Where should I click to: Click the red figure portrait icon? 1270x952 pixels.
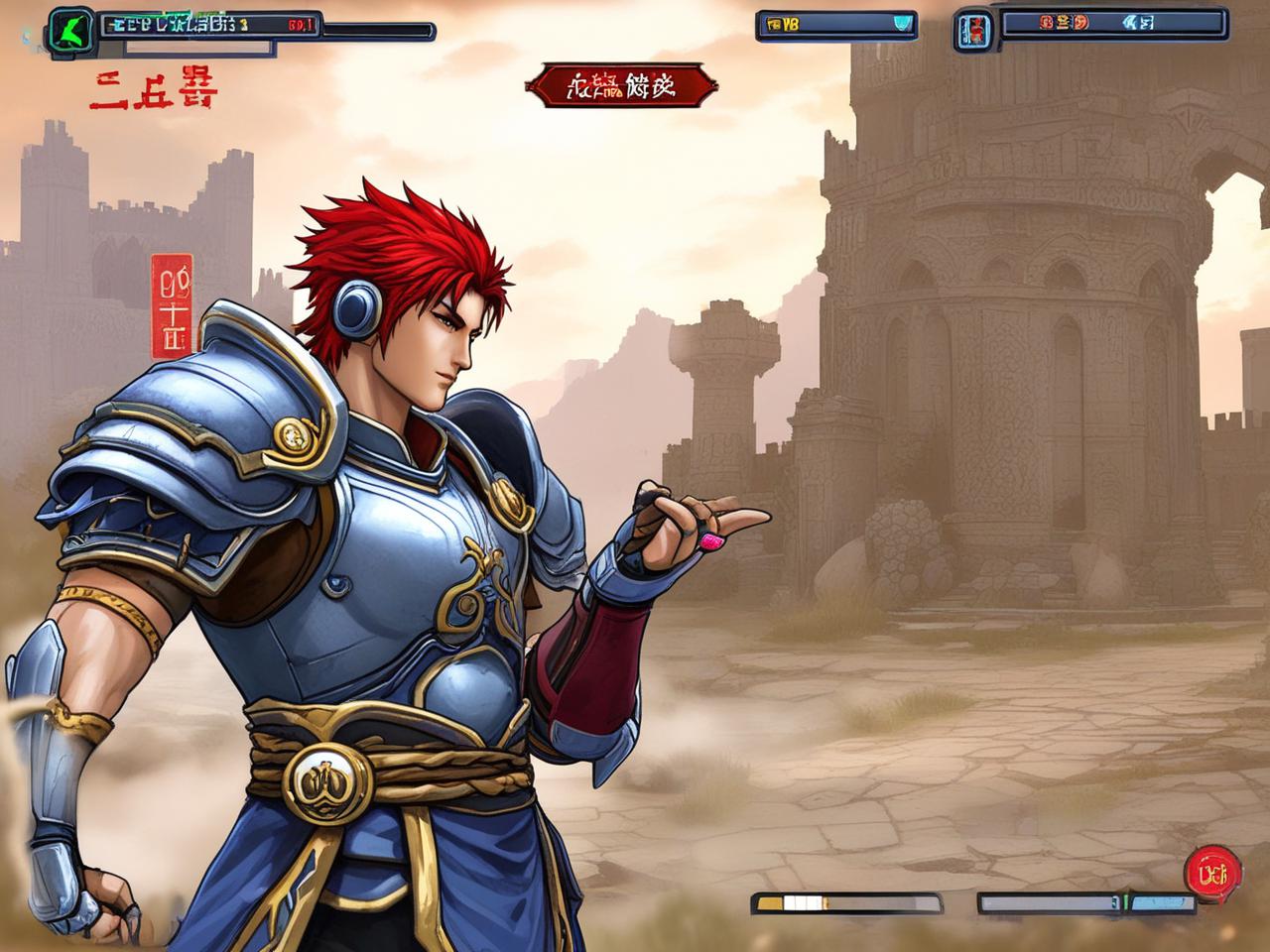click(x=973, y=31)
